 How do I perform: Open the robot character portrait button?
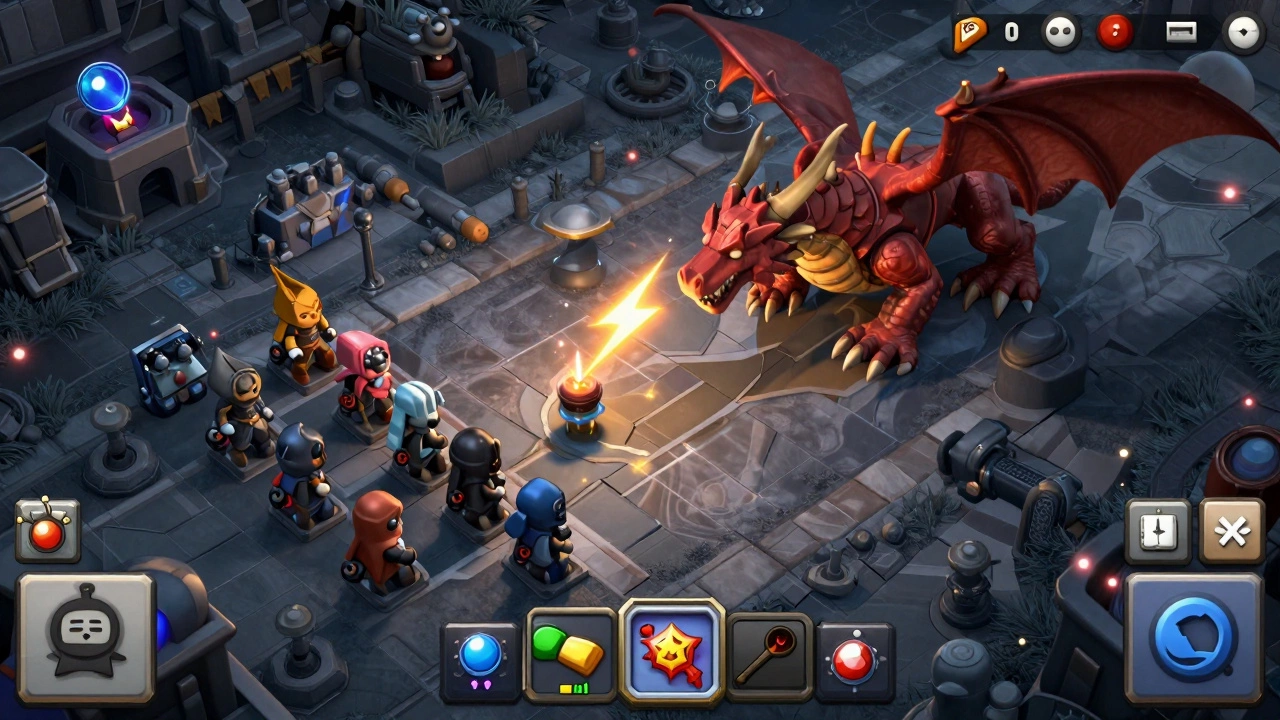point(87,638)
